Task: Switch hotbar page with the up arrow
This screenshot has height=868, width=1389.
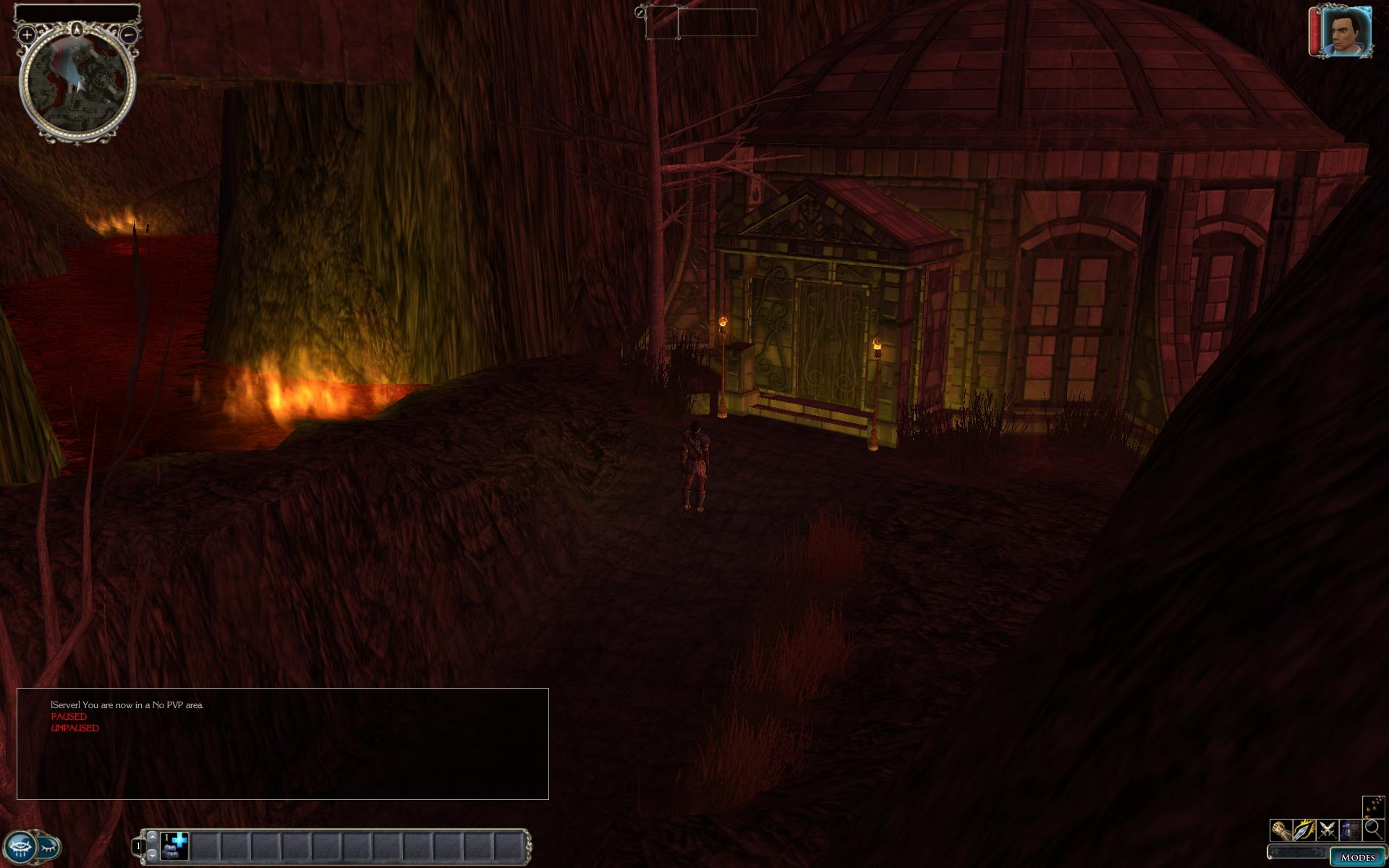Action: point(152,836)
